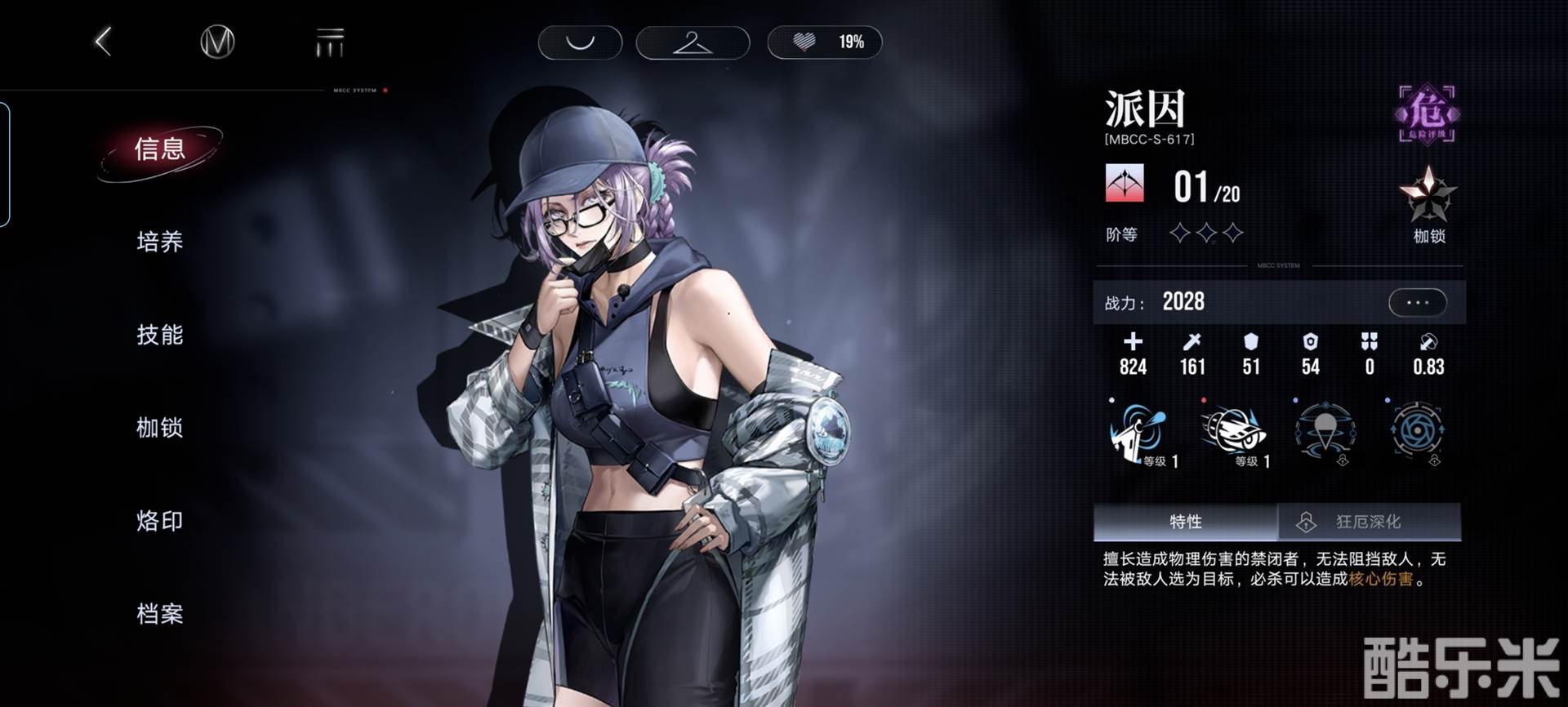The width and height of the screenshot is (1568, 707).
Task: Click the smile expression button
Action: click(x=580, y=42)
